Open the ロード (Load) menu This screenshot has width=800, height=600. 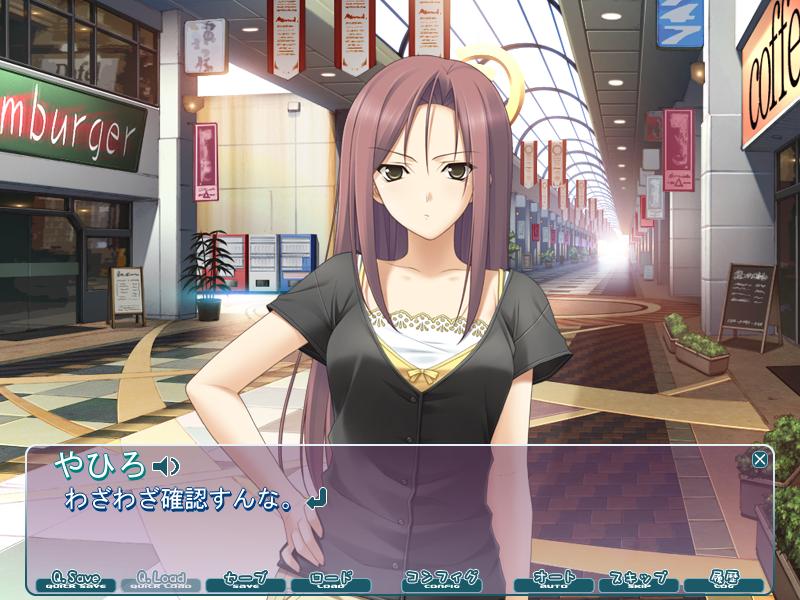click(x=330, y=581)
